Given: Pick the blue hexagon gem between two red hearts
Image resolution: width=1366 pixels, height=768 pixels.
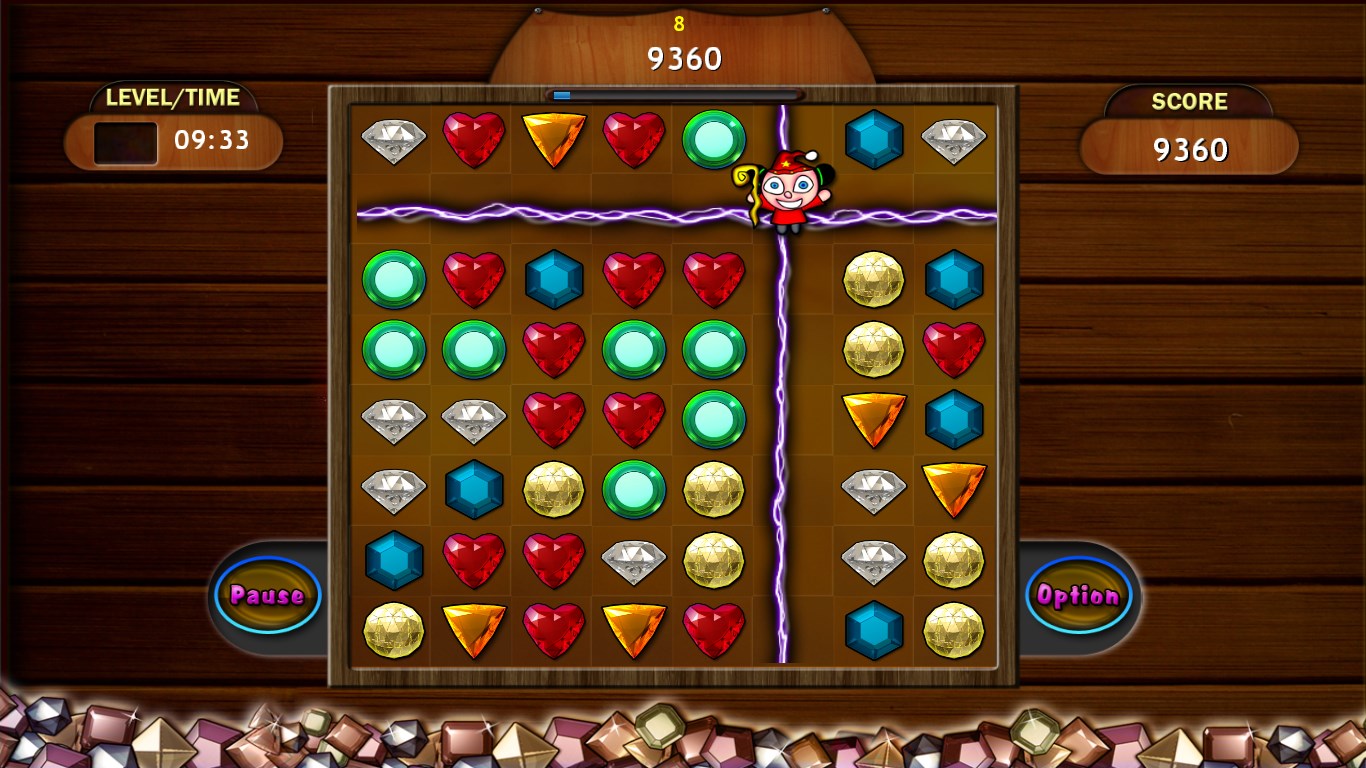Looking at the screenshot, I should click(x=554, y=279).
